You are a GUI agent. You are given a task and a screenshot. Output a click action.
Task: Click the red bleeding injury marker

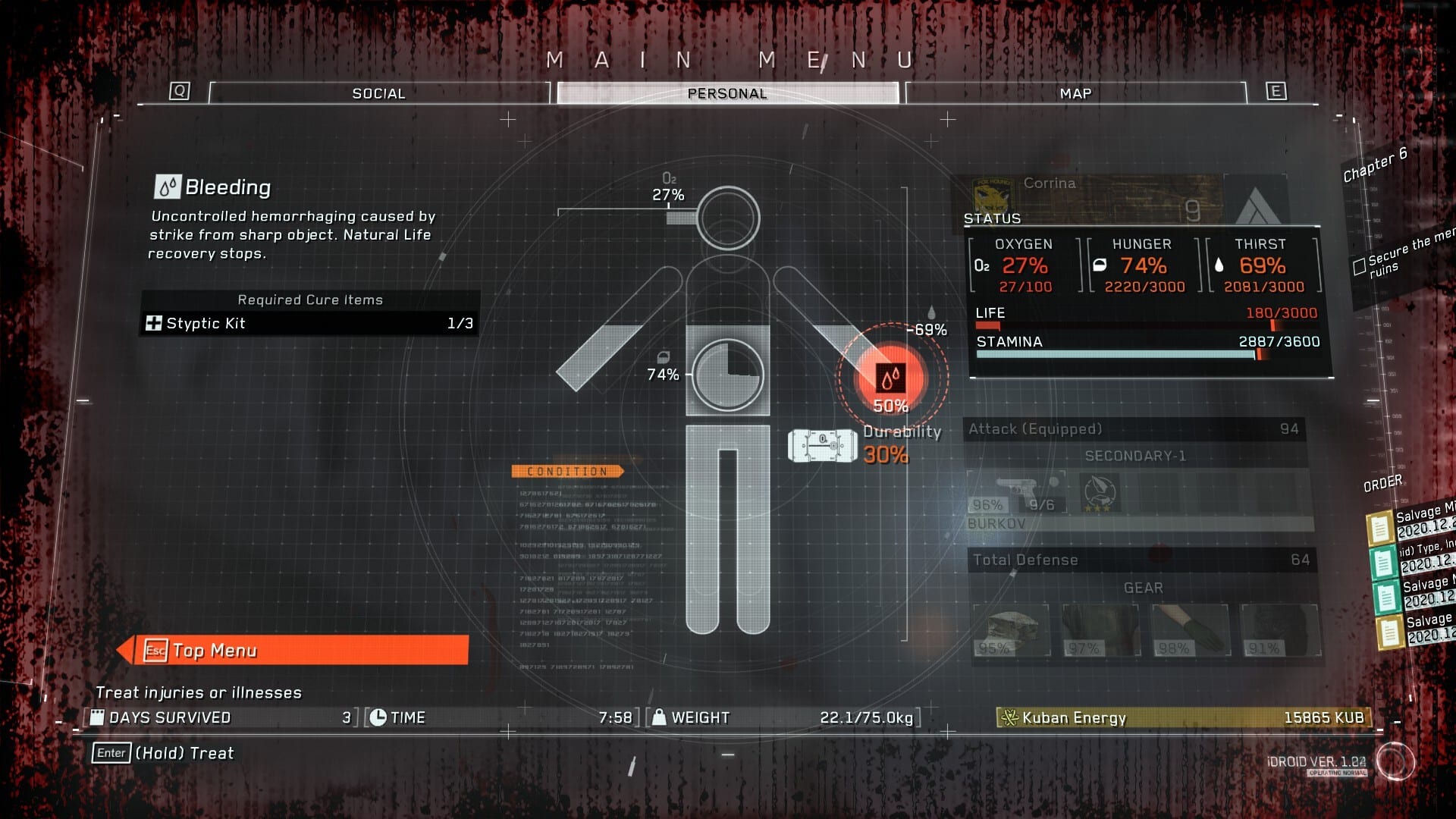(890, 377)
